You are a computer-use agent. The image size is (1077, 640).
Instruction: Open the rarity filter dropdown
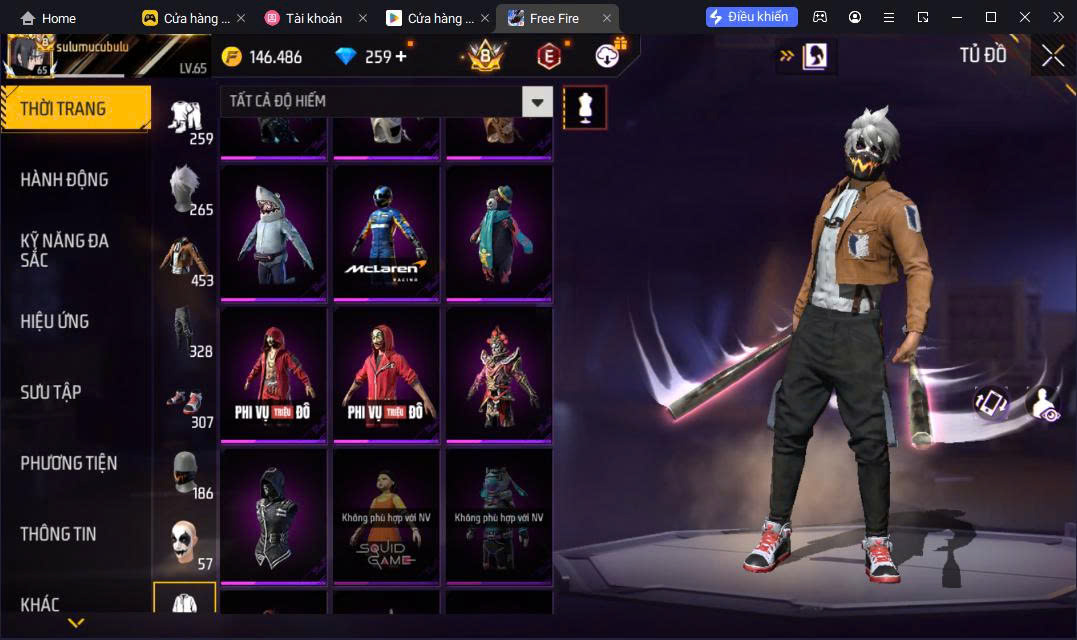(x=538, y=101)
